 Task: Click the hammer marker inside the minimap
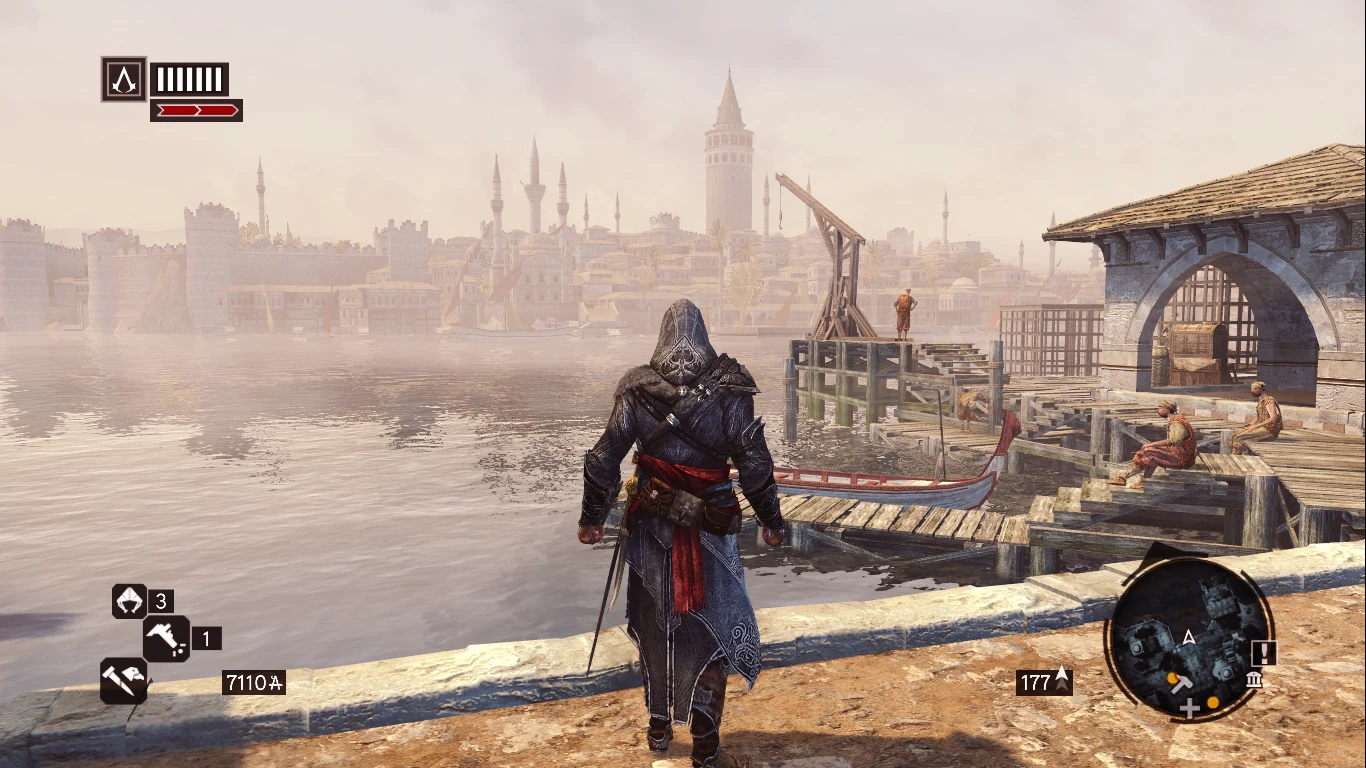(x=1182, y=685)
